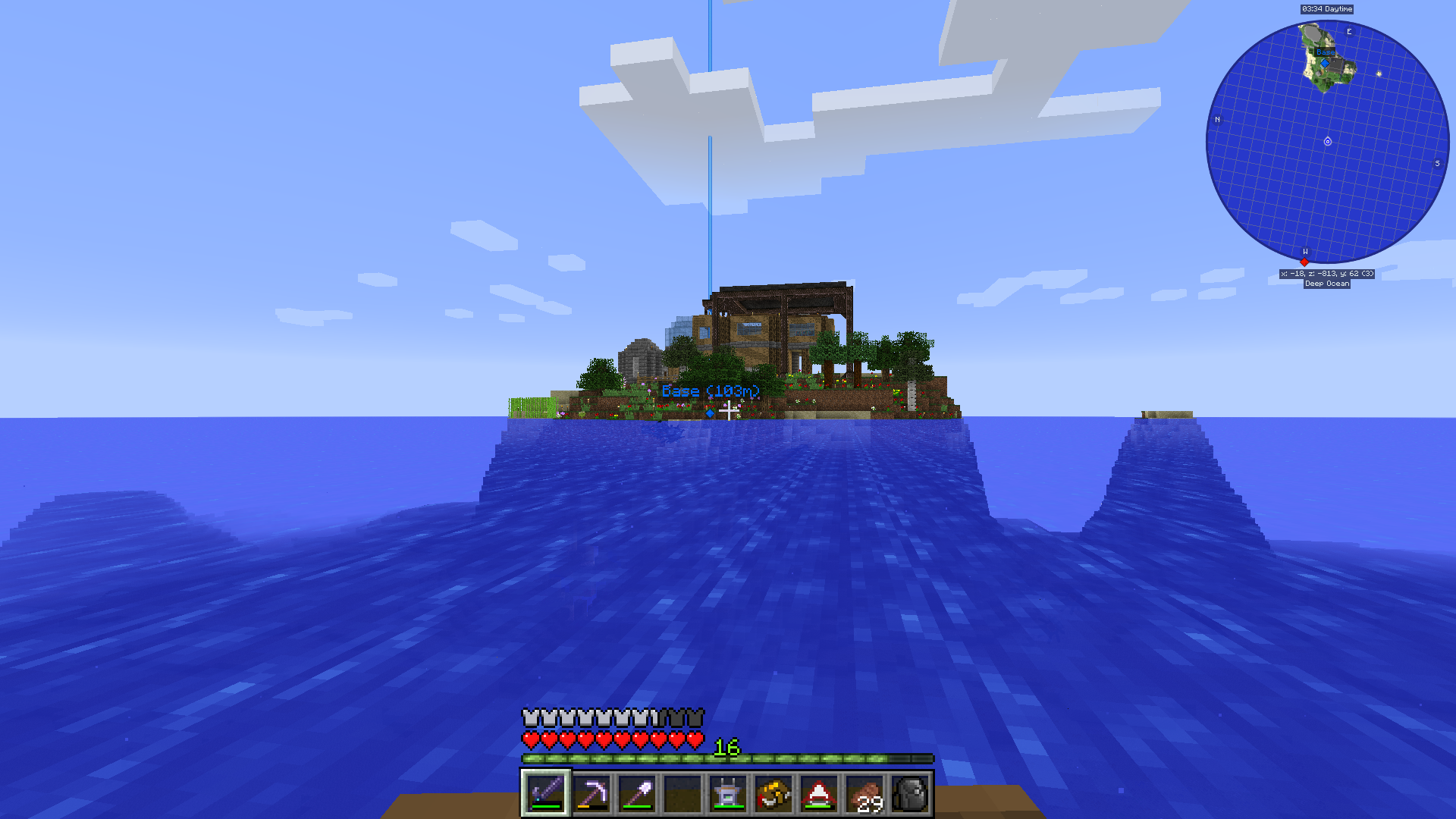Select the dark backpack hotbar slot
Viewport: 1456px width, 819px height.
tap(910, 793)
